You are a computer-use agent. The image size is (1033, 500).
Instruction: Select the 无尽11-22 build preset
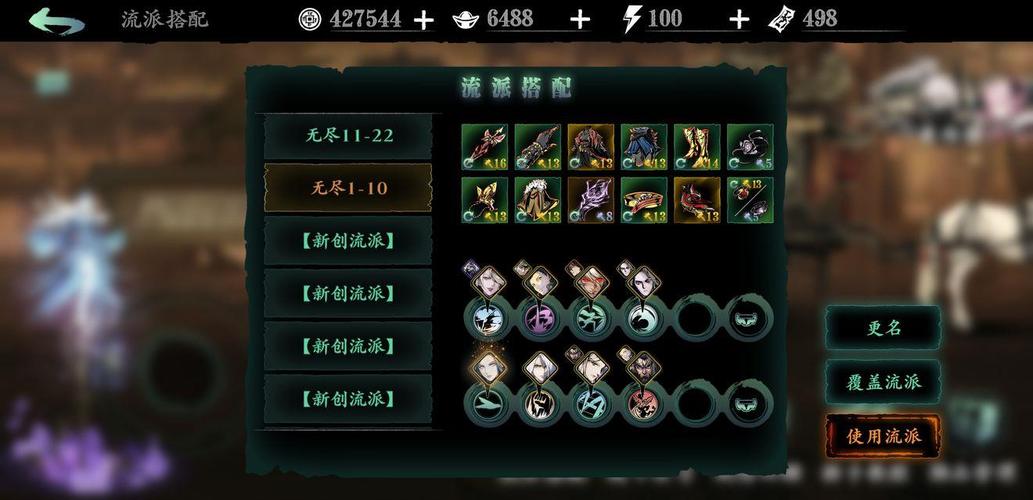click(348, 136)
